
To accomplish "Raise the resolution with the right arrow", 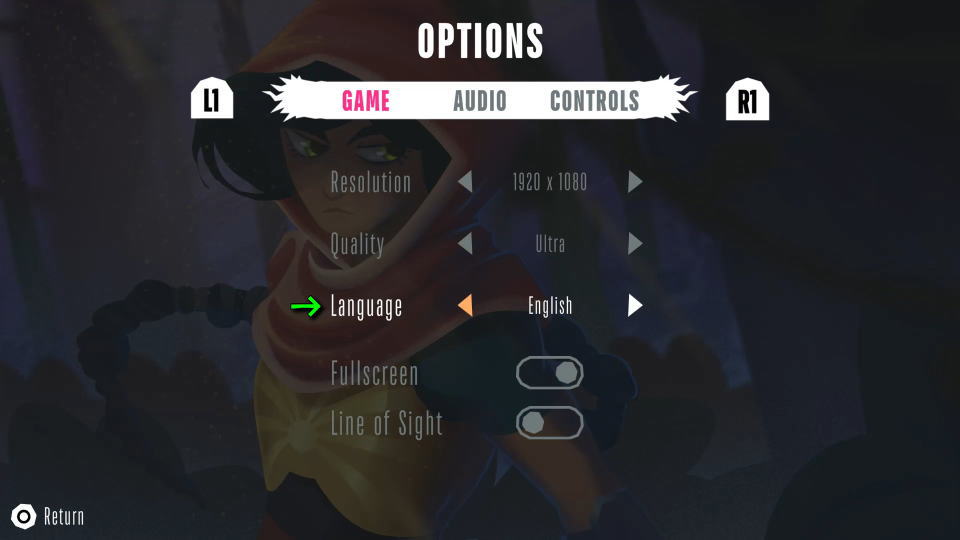I will (x=635, y=183).
